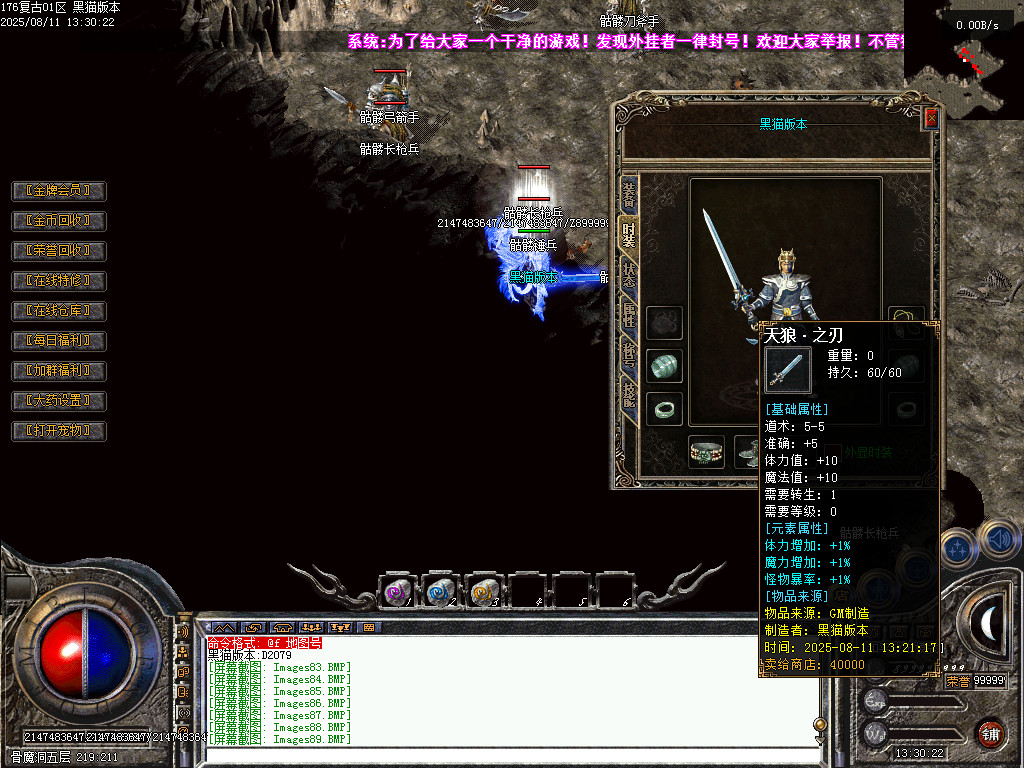The width and height of the screenshot is (1024, 768).
Task: Select the jeweled belt equipment slot
Action: click(x=706, y=451)
